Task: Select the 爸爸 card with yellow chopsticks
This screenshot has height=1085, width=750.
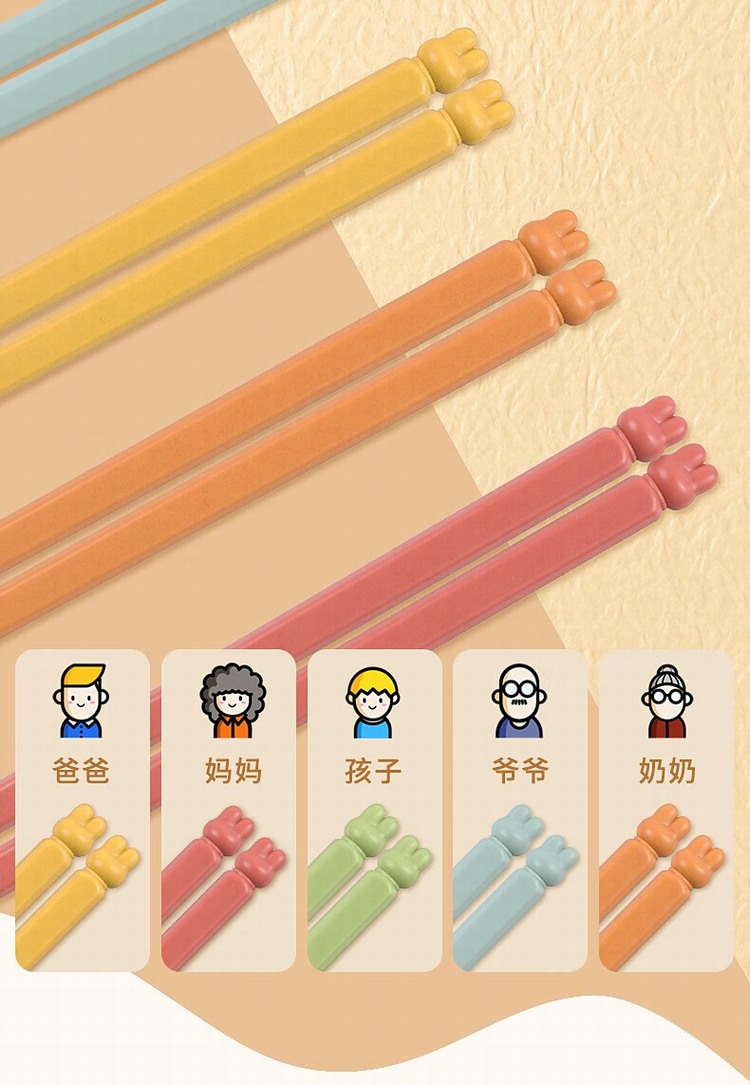Action: (82, 810)
